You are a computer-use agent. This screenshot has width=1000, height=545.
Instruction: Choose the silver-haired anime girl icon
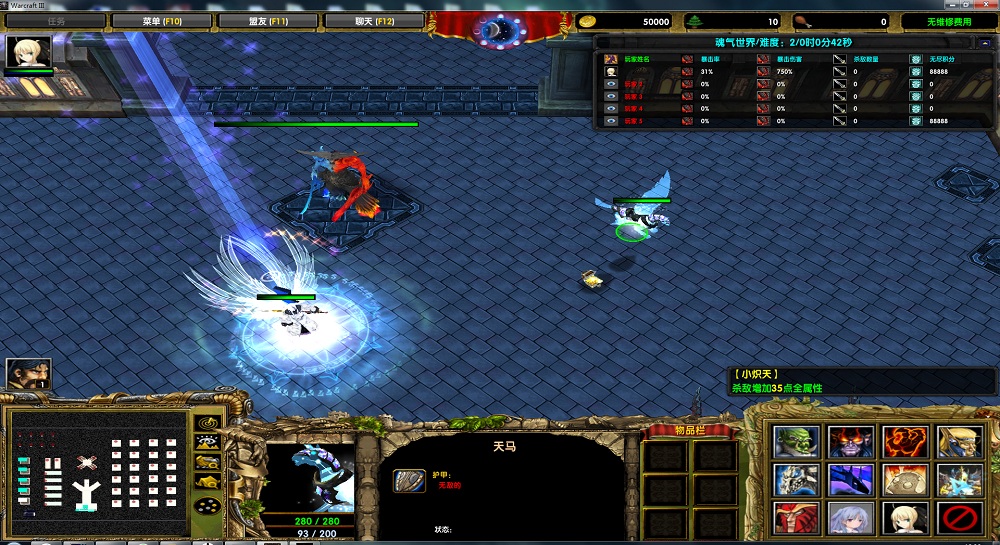[x=850, y=516]
